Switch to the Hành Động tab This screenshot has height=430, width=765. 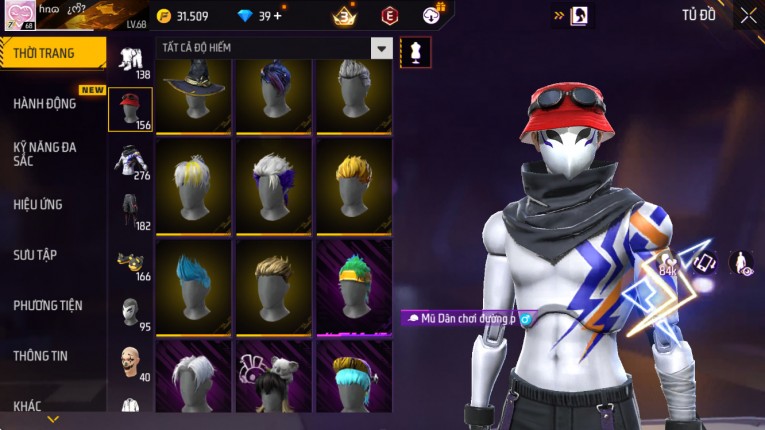click(45, 104)
